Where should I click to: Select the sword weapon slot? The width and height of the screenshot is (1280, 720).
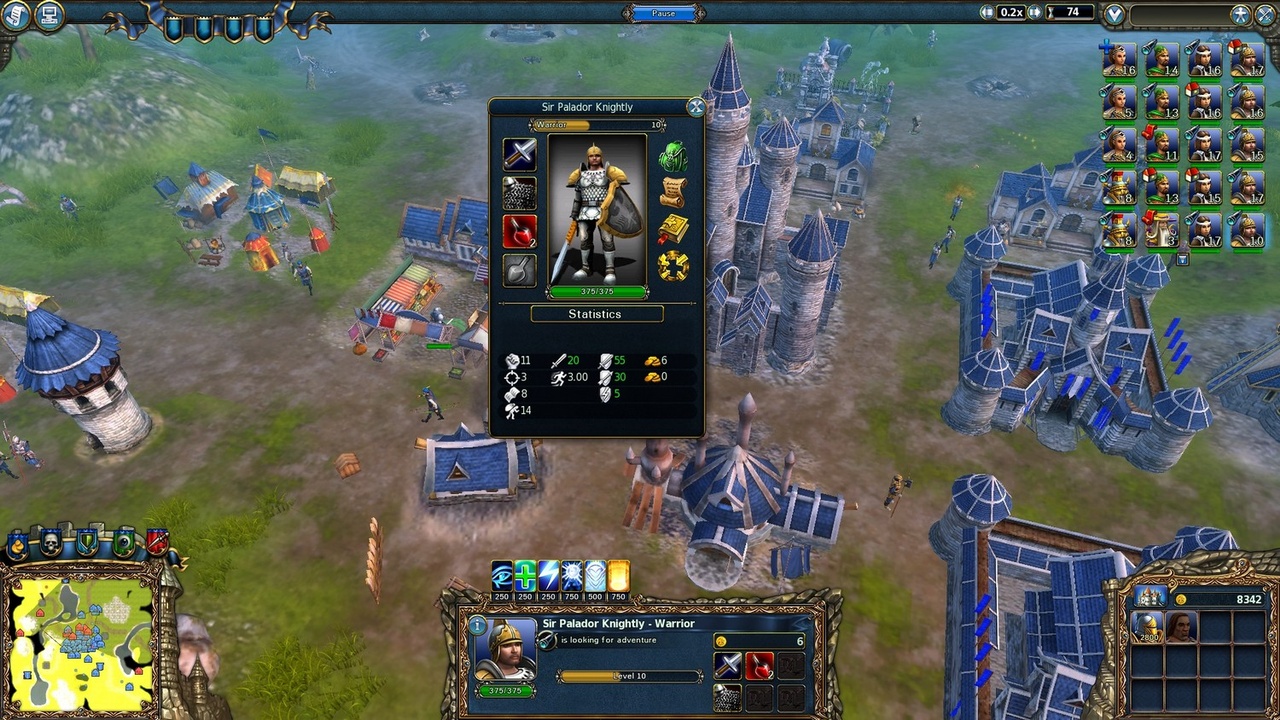coord(519,153)
